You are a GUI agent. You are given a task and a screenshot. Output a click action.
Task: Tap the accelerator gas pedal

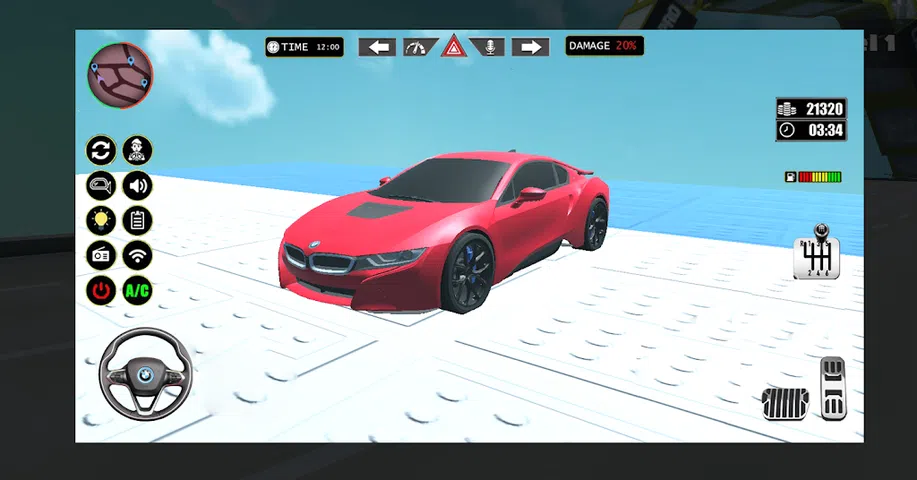pos(832,388)
